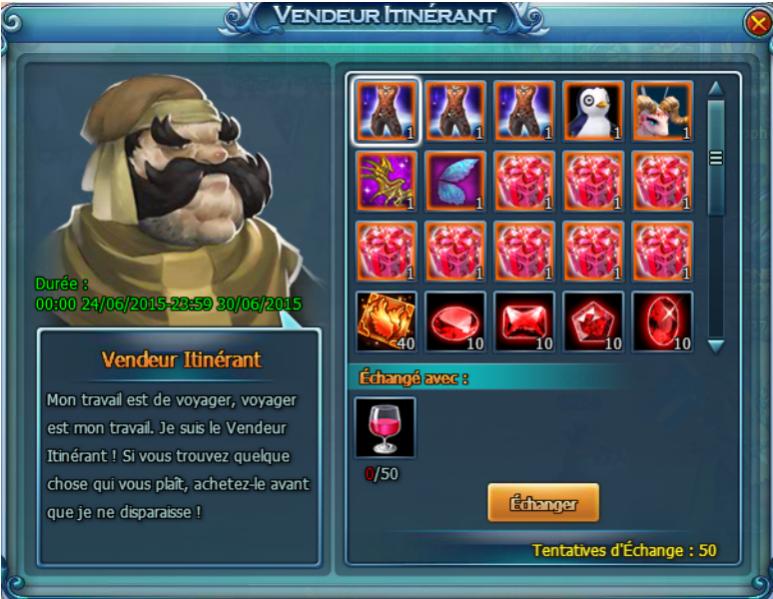
Task: Choose the horned ram mount item
Action: click(x=661, y=111)
